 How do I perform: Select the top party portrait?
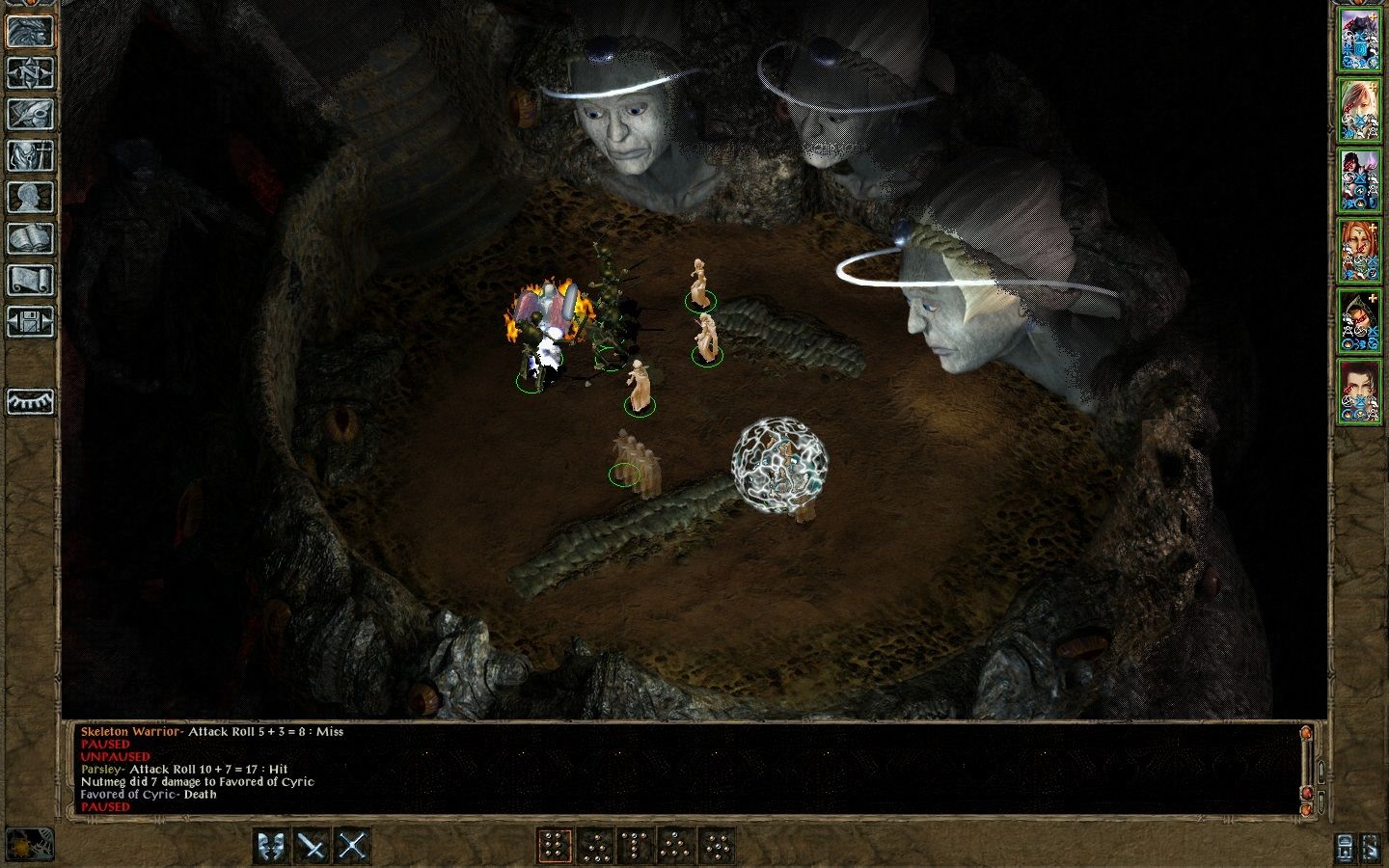[1360, 41]
